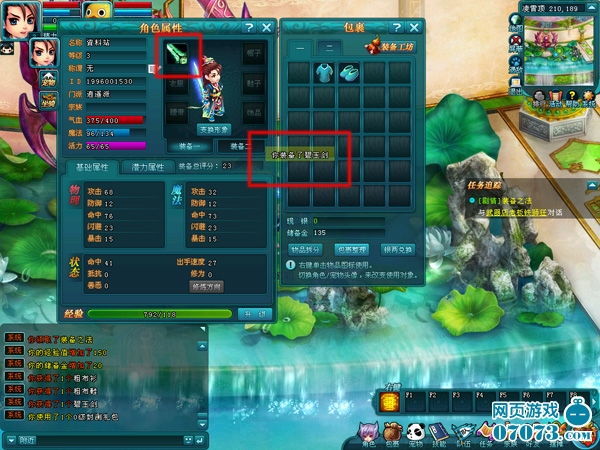Close the character attributes window
600x450 pixels.
tap(266, 28)
